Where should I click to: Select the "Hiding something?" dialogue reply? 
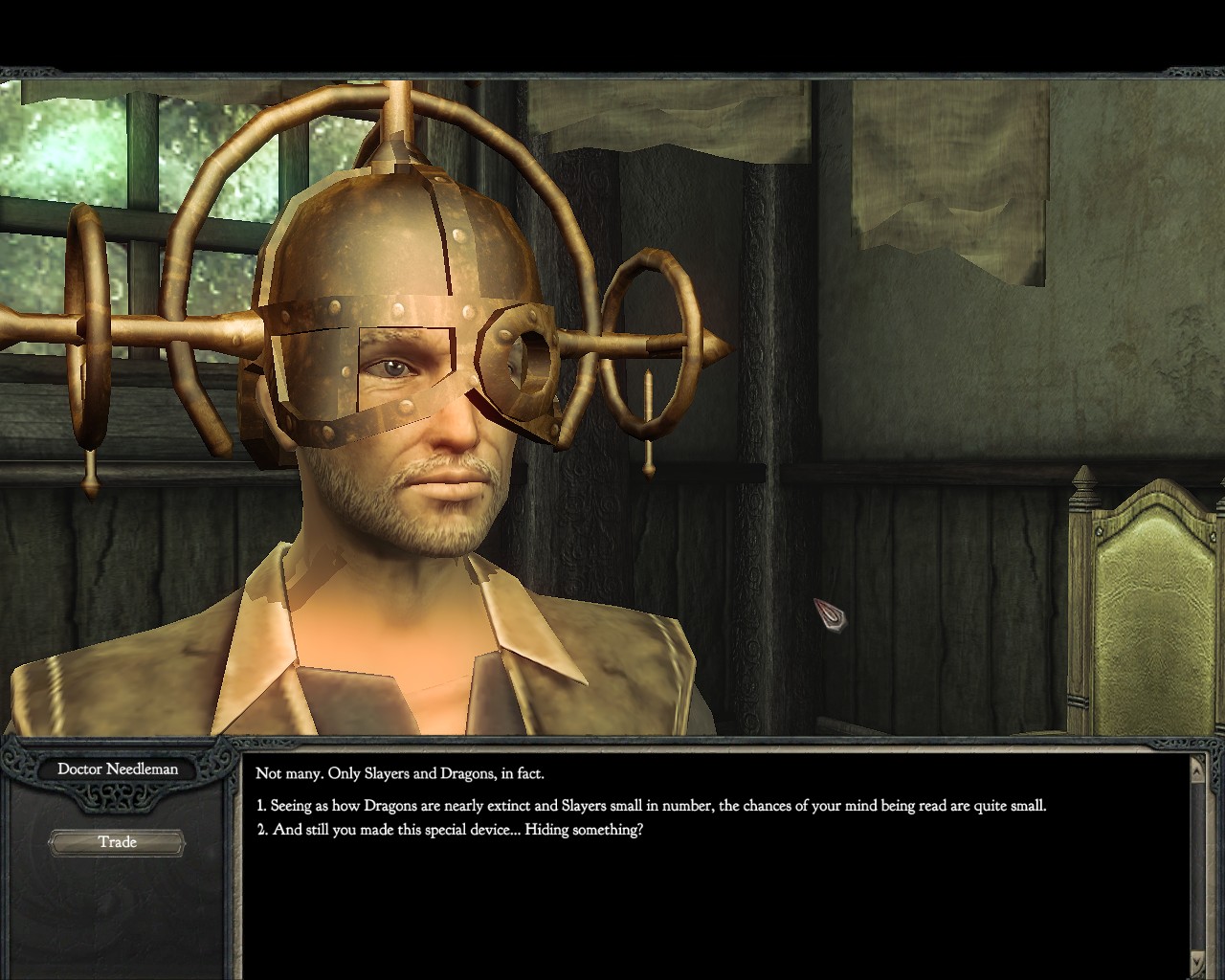tap(450, 830)
